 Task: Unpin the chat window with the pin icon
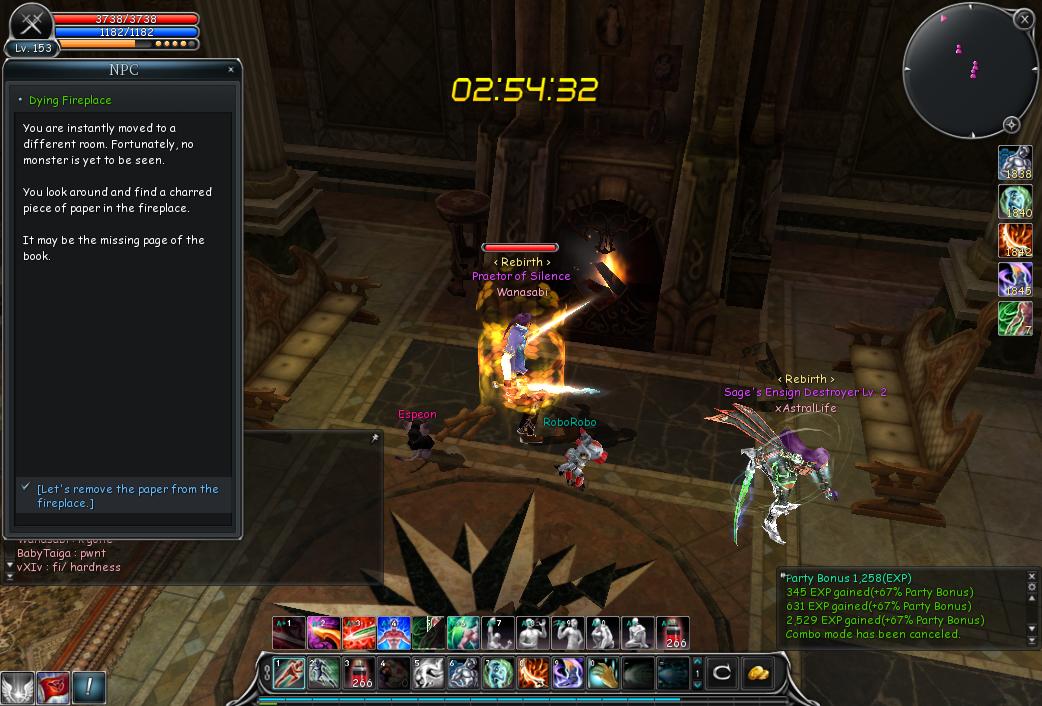(375, 438)
